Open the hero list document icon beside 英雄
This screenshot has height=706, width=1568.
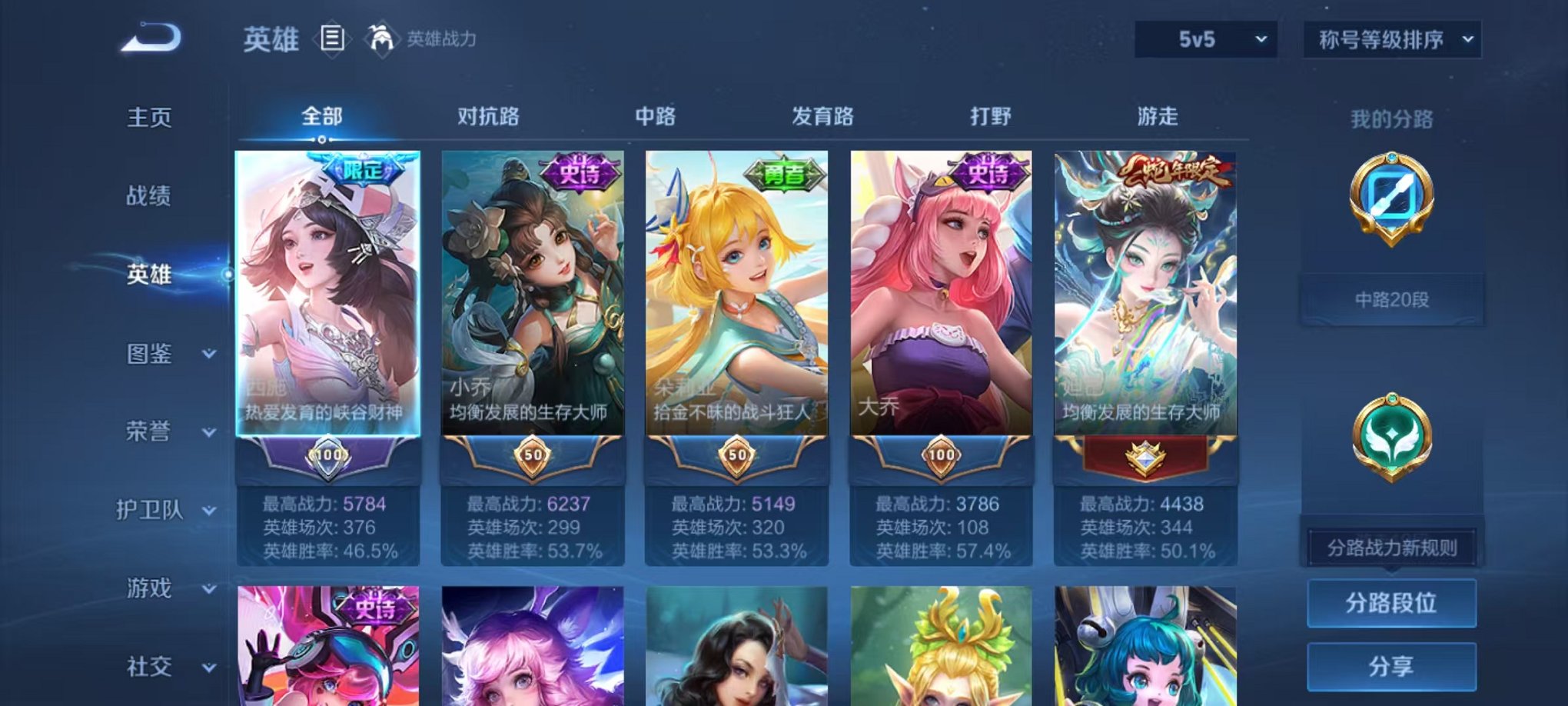(x=331, y=40)
